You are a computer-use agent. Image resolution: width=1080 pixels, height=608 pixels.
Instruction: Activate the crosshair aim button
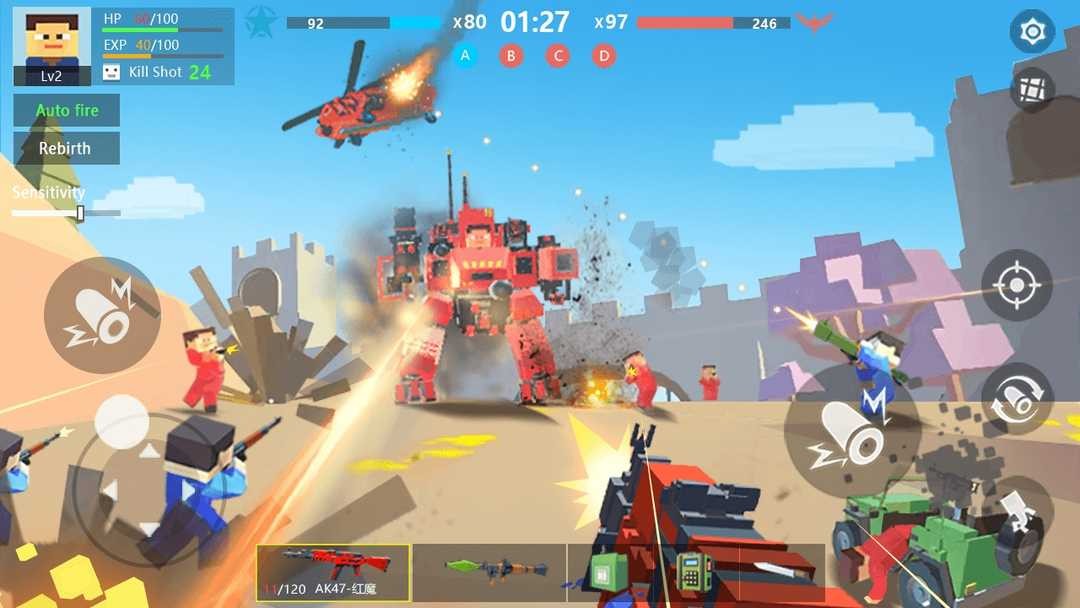tap(1017, 286)
